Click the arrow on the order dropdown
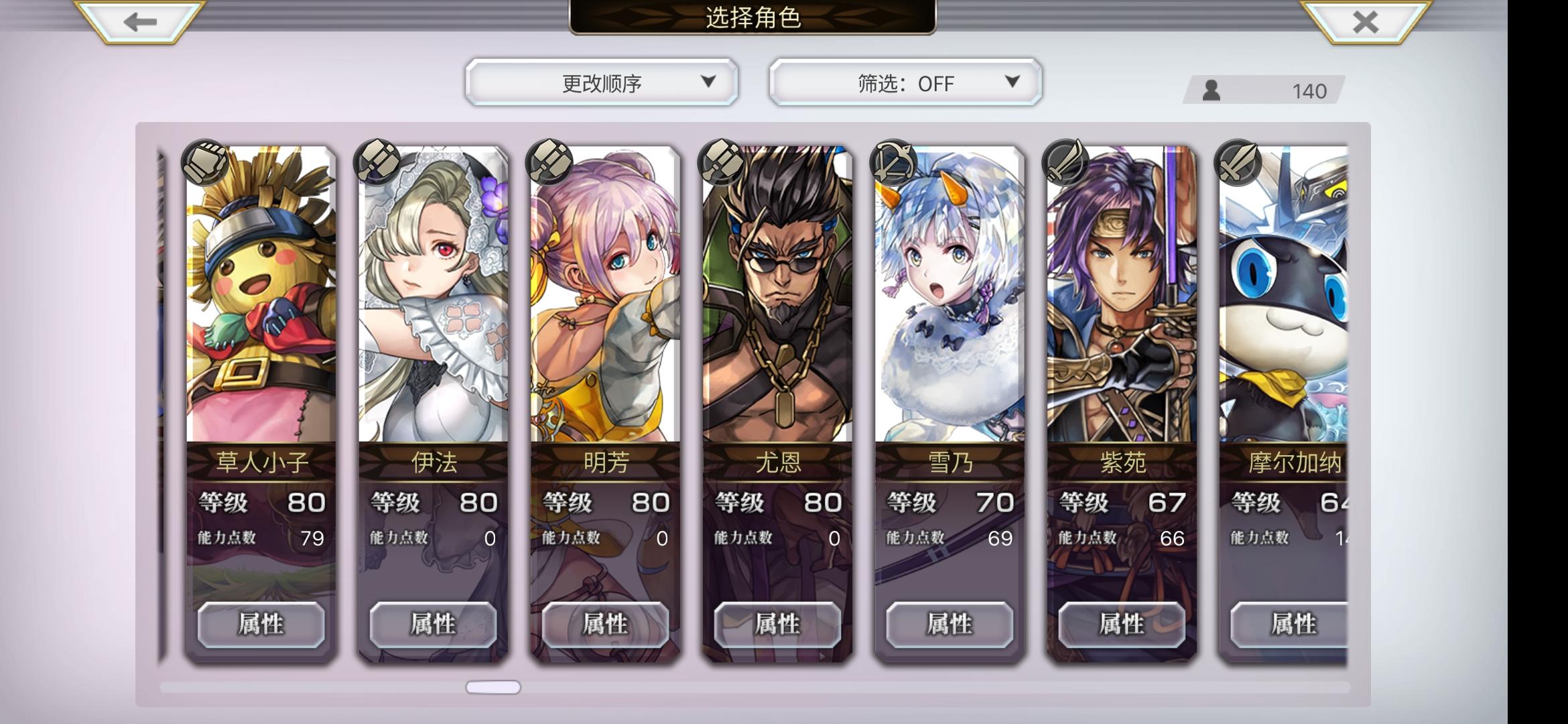This screenshot has width=1568, height=724. 708,82
